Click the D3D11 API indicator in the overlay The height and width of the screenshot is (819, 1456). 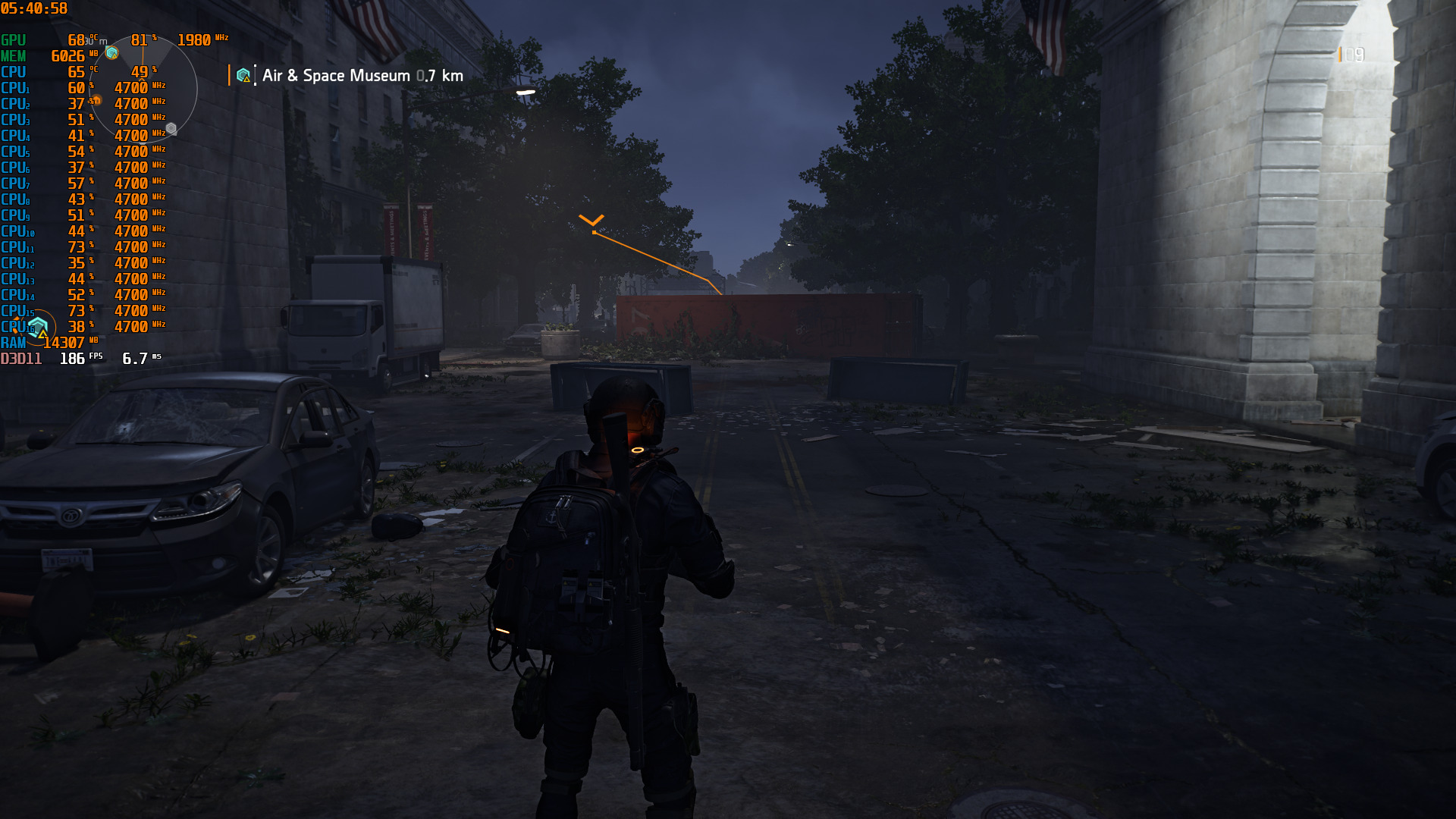coord(21,357)
